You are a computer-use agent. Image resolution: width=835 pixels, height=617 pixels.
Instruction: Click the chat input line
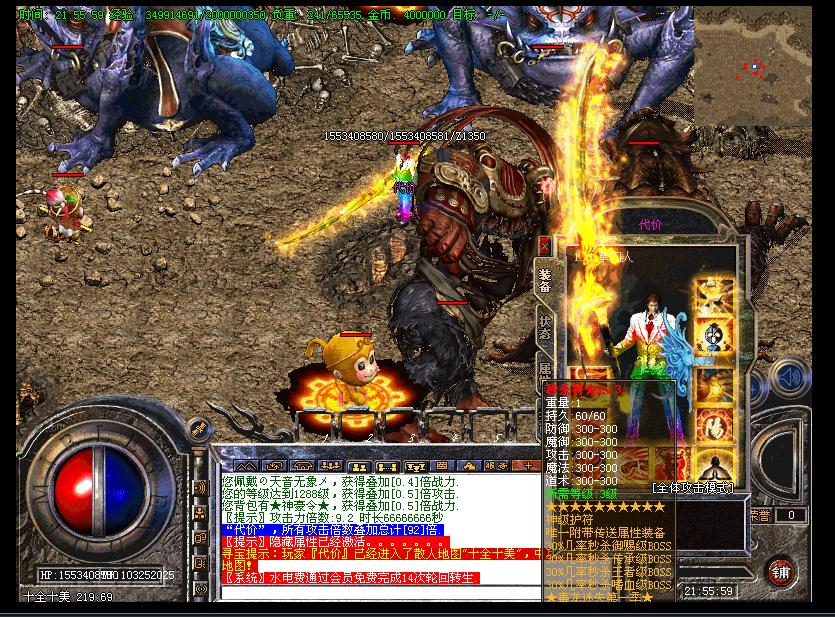click(x=380, y=592)
